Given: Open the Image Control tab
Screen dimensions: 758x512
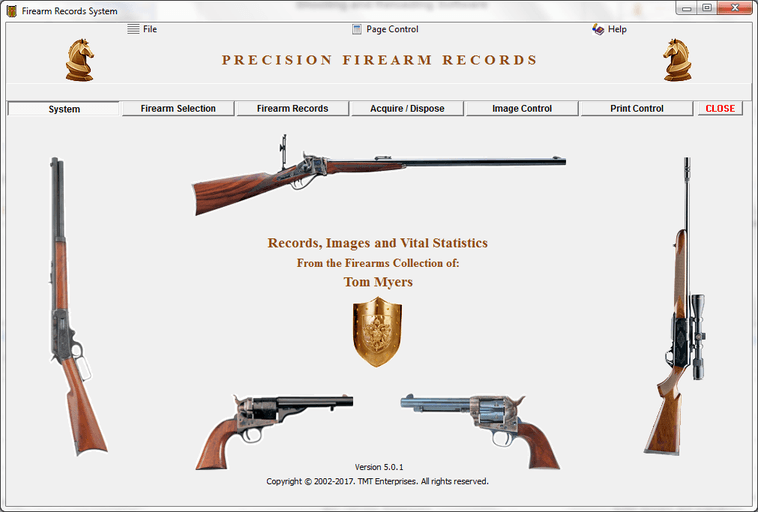Looking at the screenshot, I should [x=522, y=109].
